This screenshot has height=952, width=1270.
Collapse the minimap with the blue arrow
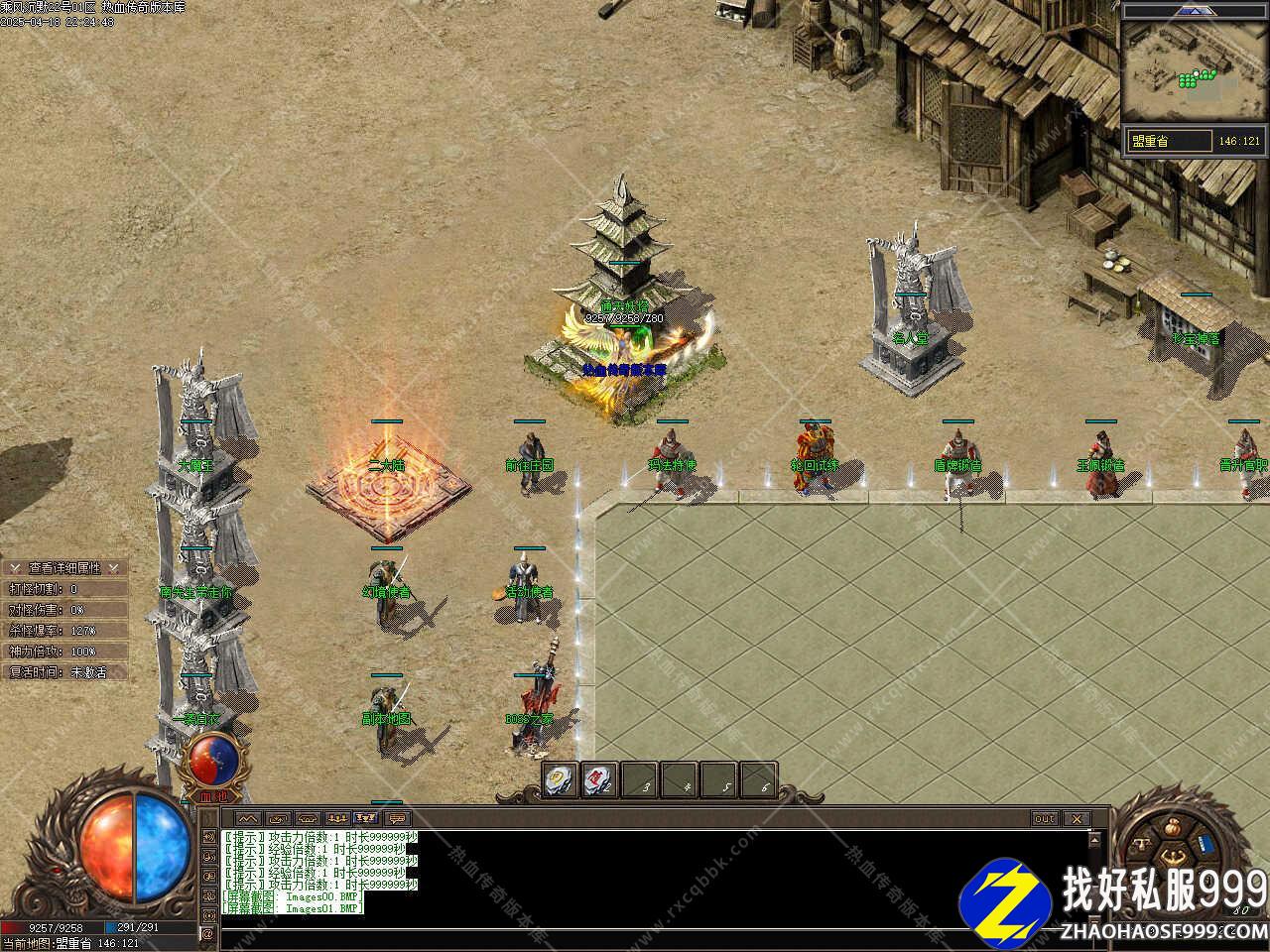(x=1198, y=10)
